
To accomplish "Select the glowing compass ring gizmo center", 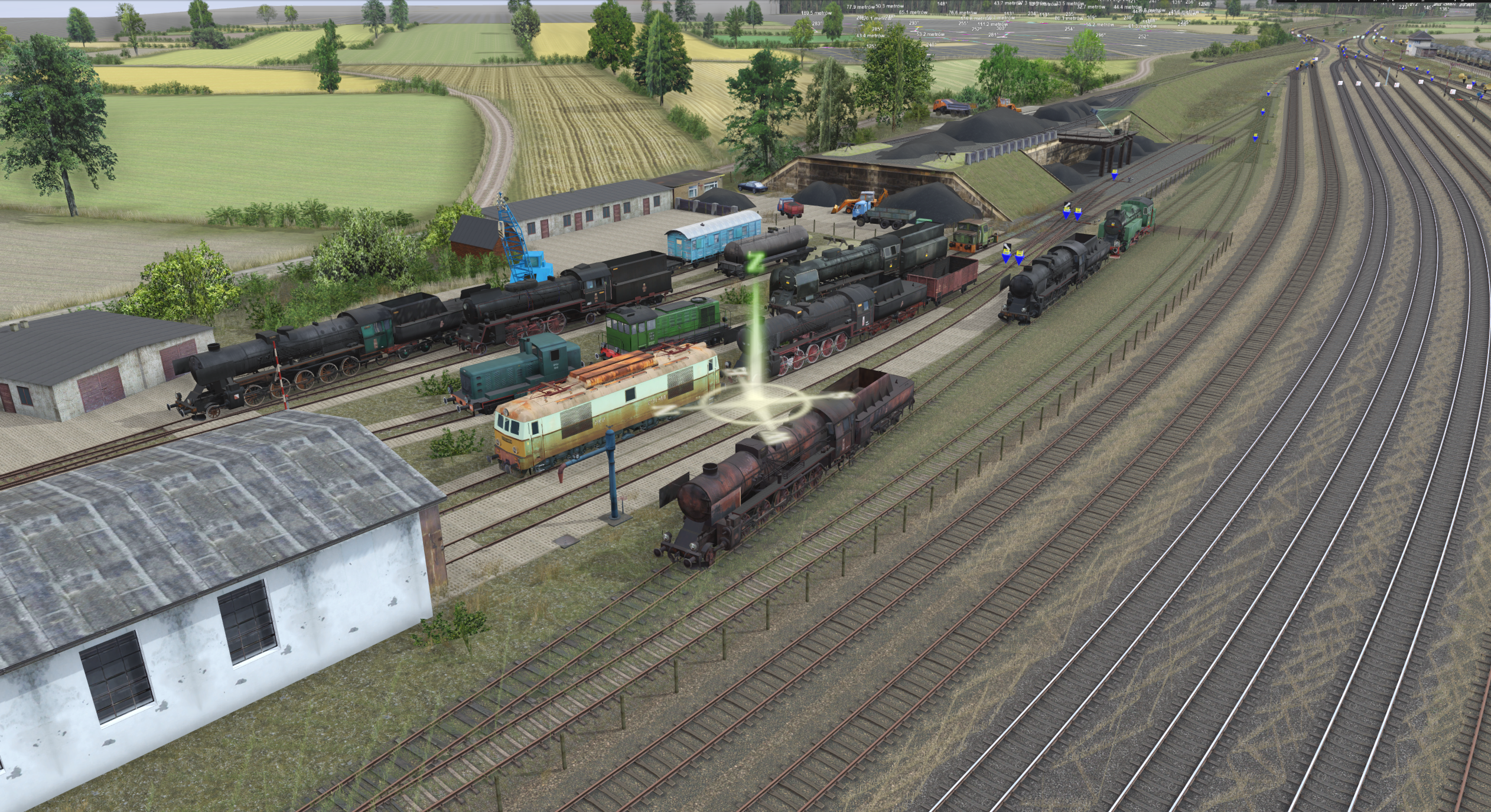I will coord(752,403).
